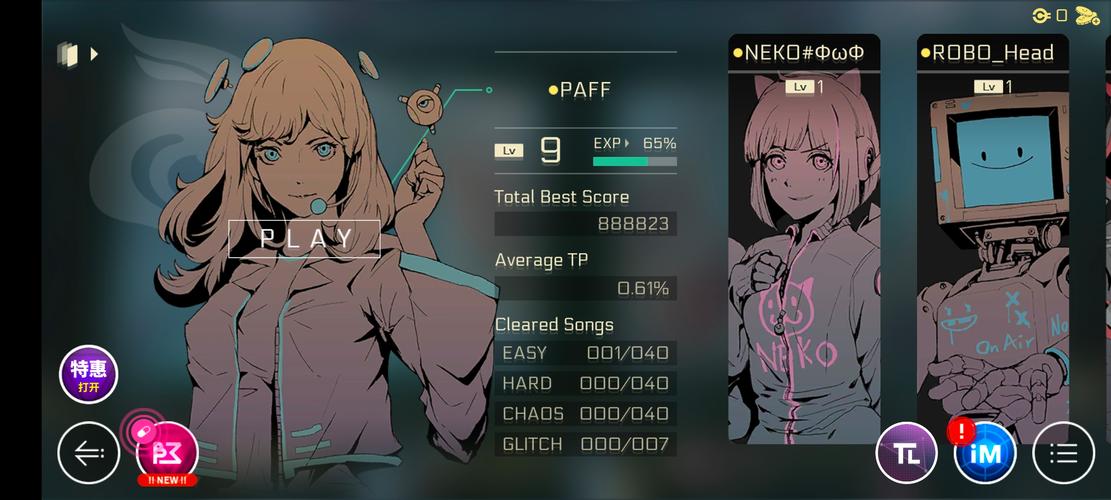This screenshot has width=1111, height=500.
Task: Open the iM social feed button
Action: (x=985, y=454)
